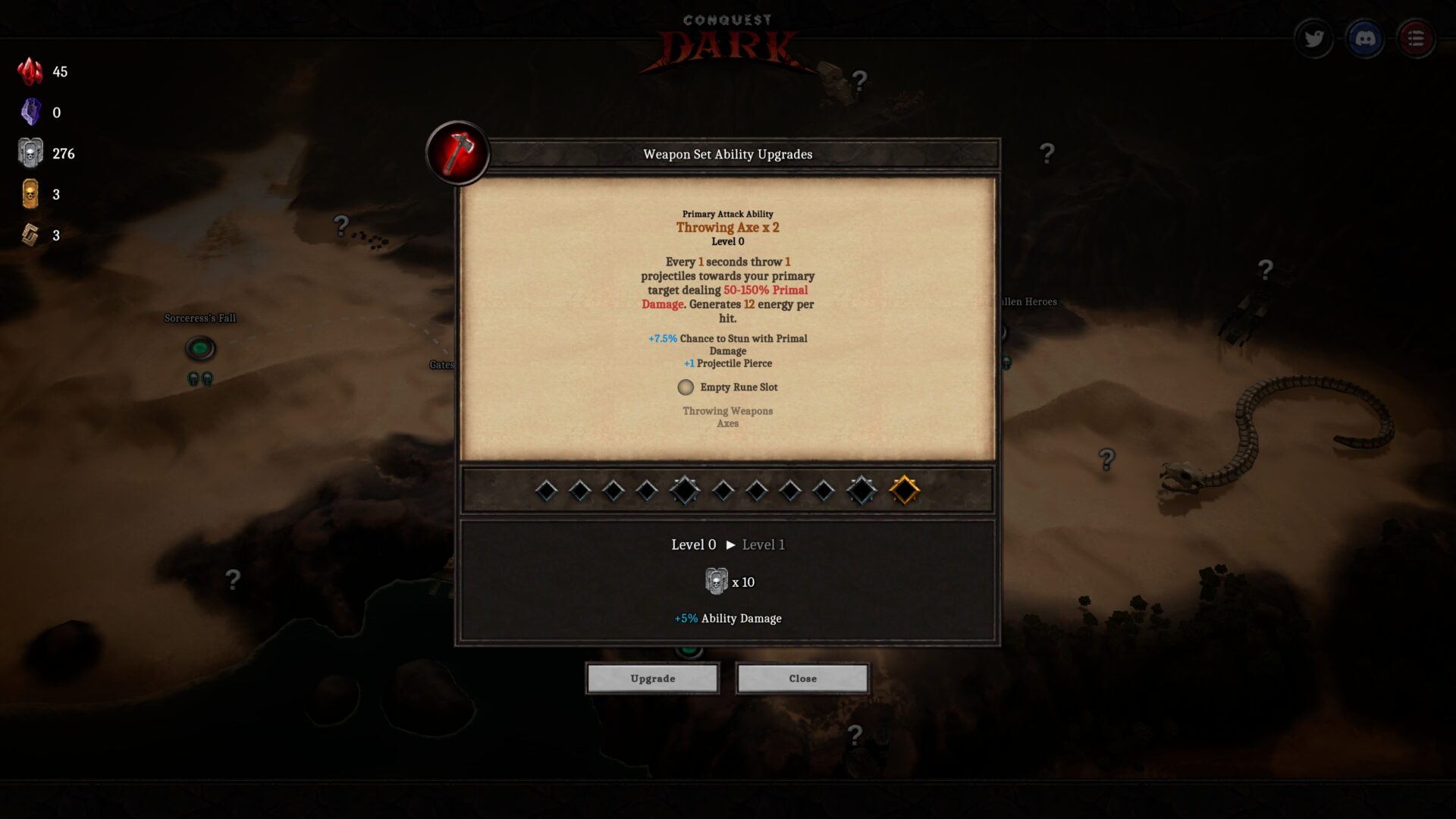This screenshot has width=1456, height=819.
Task: Close the Weapon Set Ability Upgrades window
Action: pyautogui.click(x=802, y=678)
